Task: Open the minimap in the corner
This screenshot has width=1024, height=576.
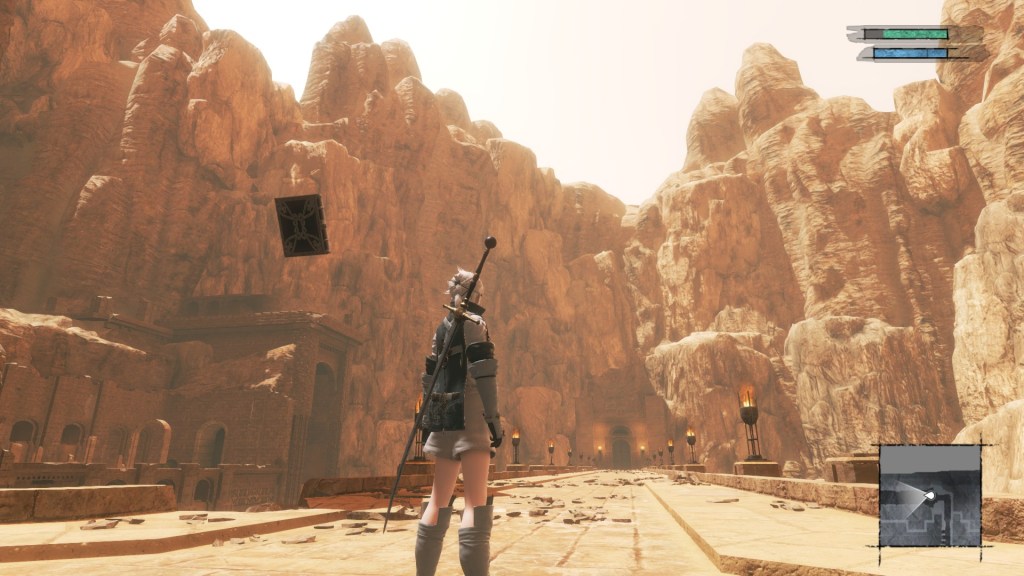Action: point(929,496)
